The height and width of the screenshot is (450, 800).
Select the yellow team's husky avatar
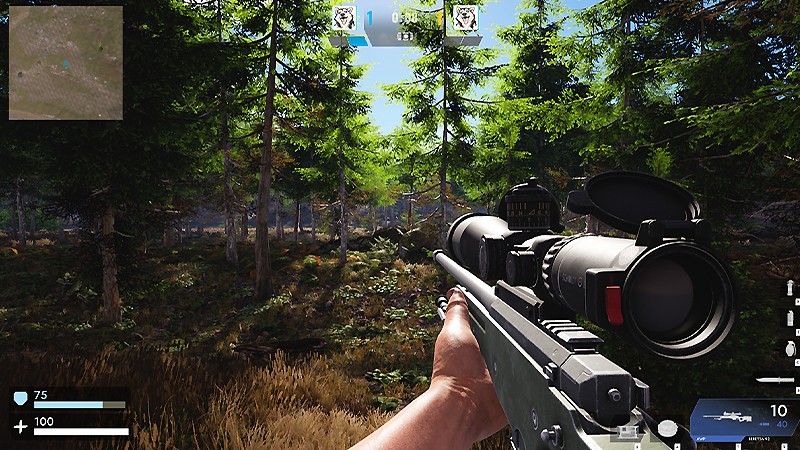click(x=463, y=18)
